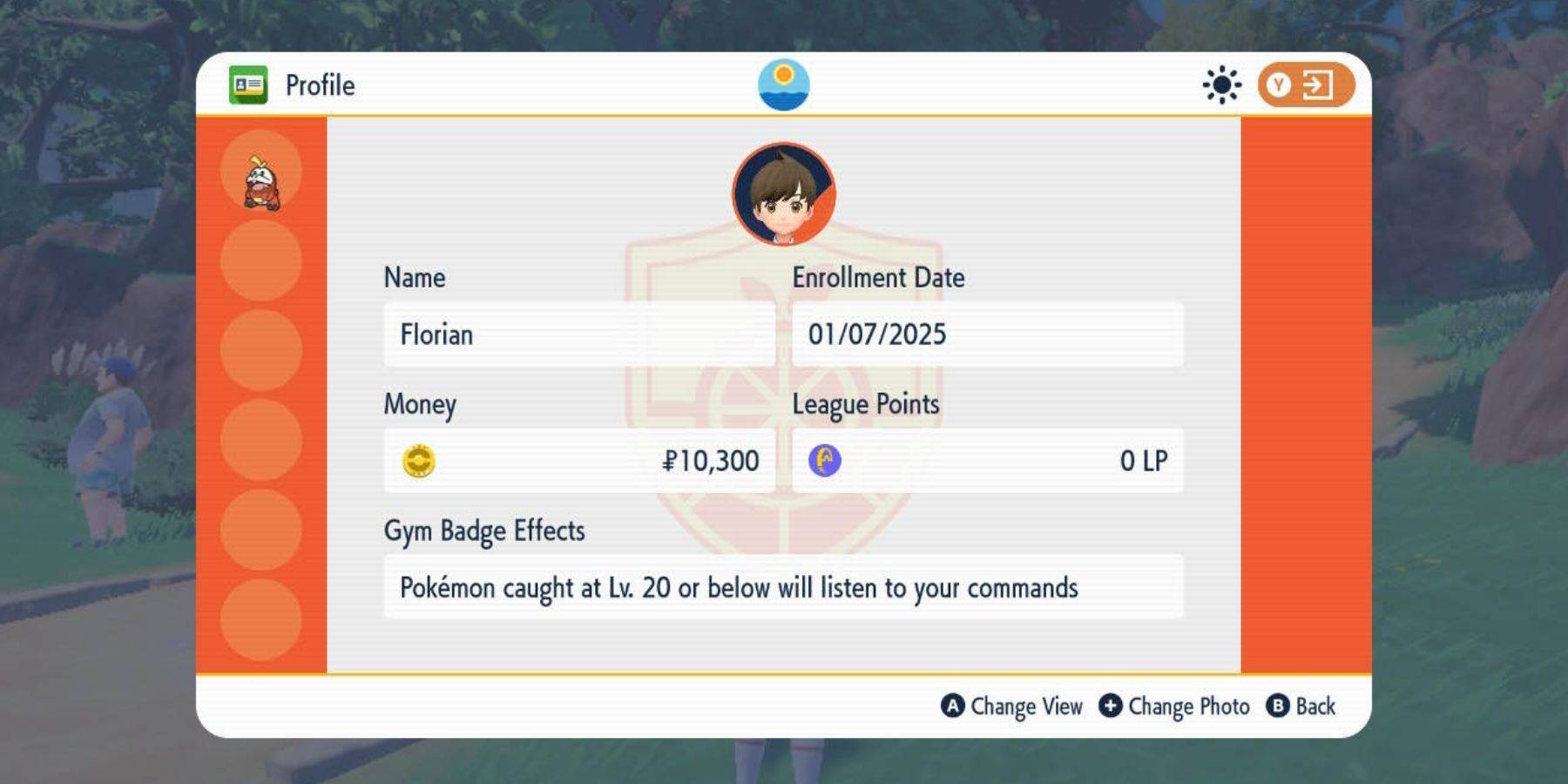Click the first empty circle below Fuecoco

coord(260,261)
